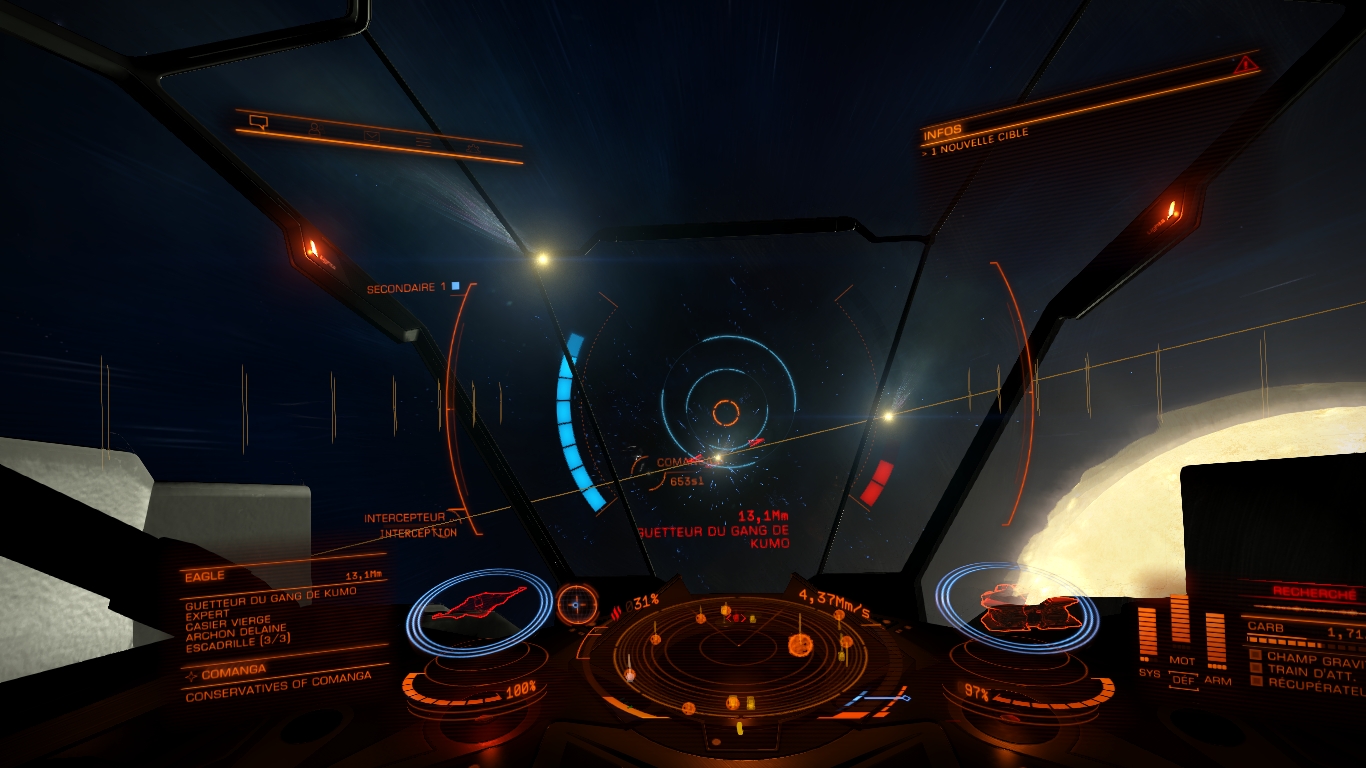Open the chat bubble comms tab
The width and height of the screenshot is (1366, 768).
click(x=259, y=123)
